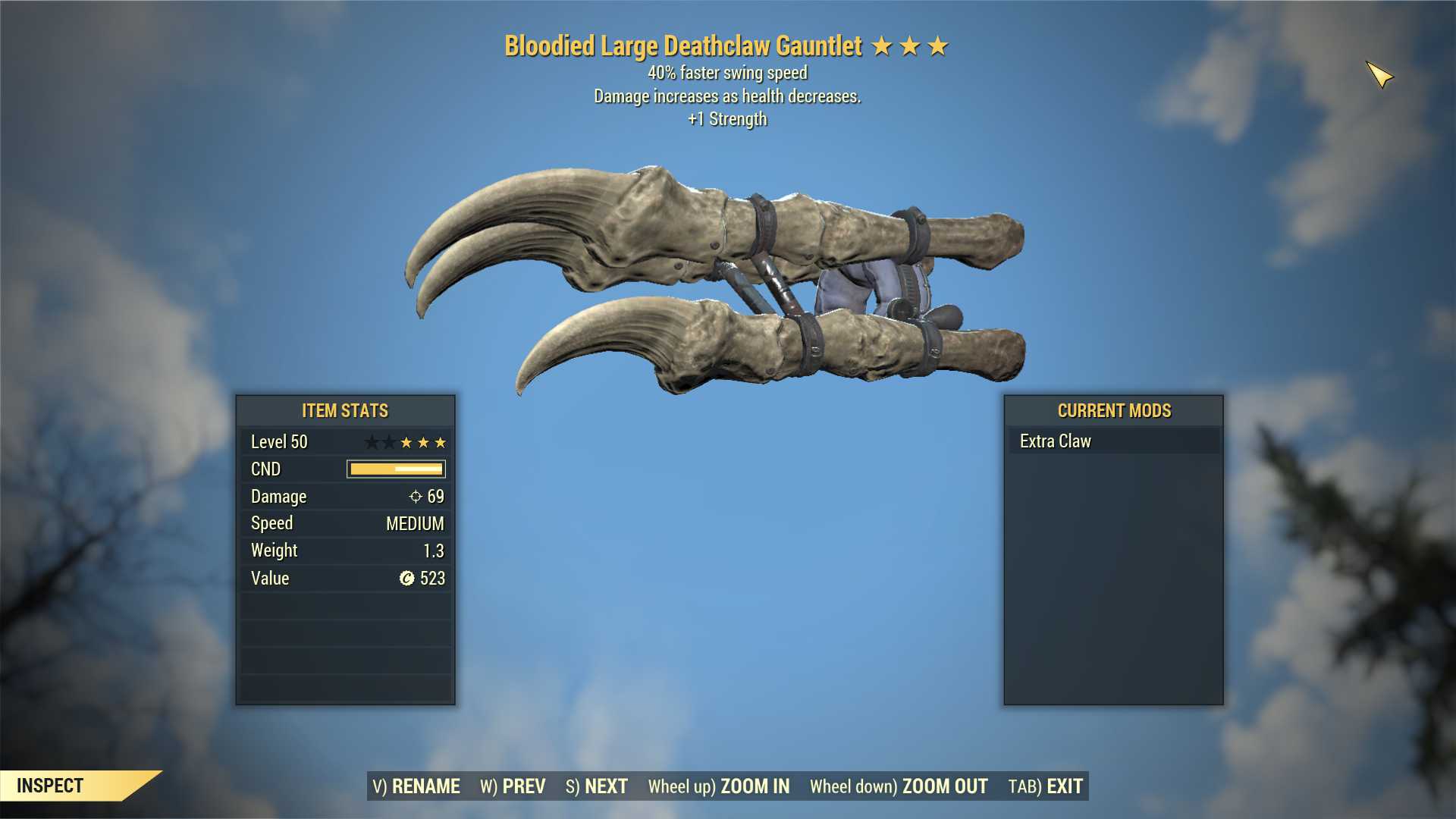Image resolution: width=1456 pixels, height=819 pixels.
Task: Click the Speed row showing MEDIUM
Action: 345,523
